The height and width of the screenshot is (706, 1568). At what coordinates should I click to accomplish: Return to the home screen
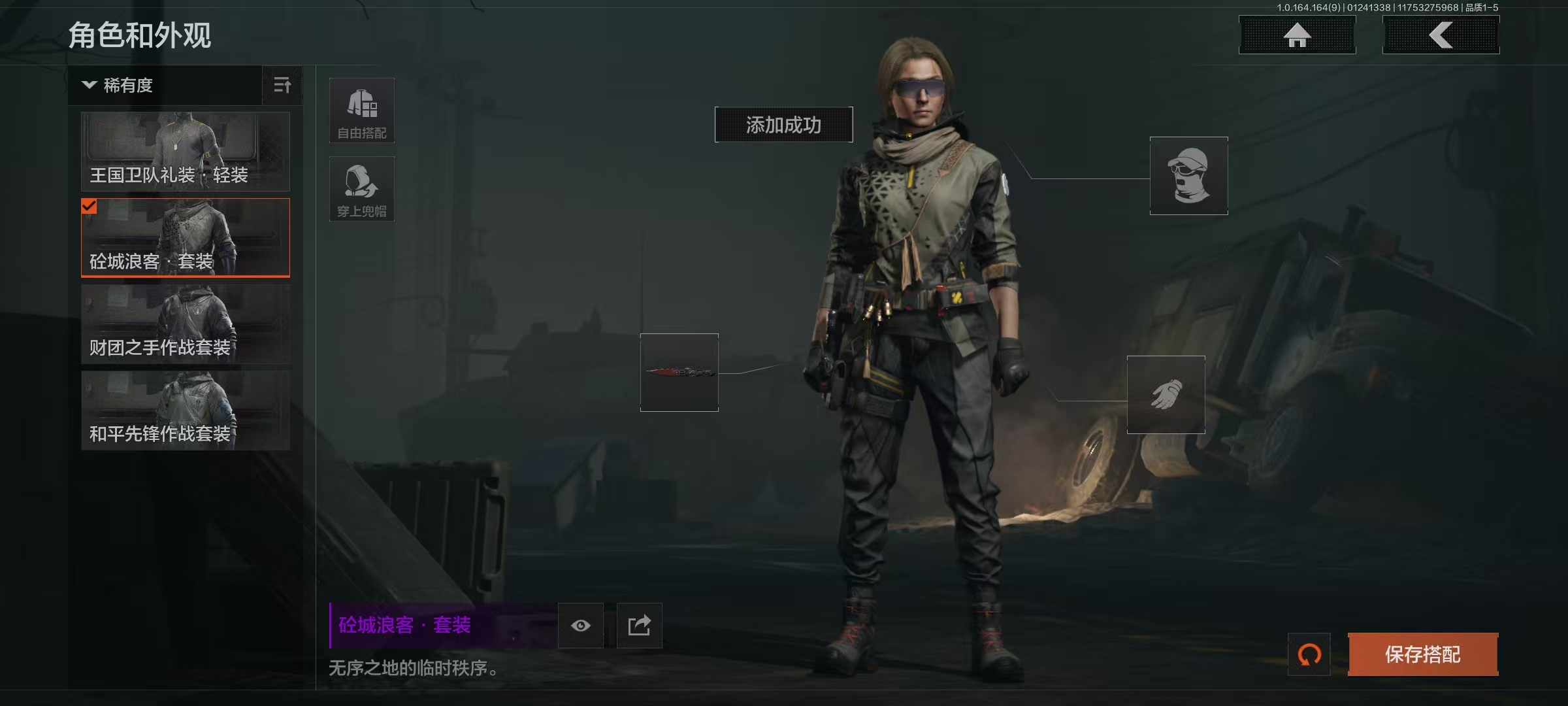pos(1297,35)
